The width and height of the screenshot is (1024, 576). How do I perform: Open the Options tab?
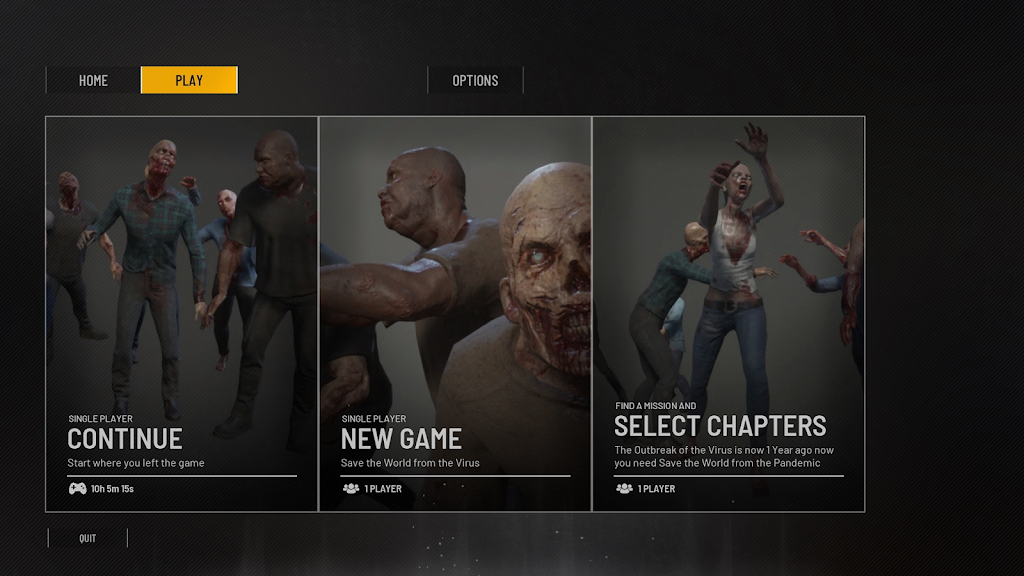(475, 80)
